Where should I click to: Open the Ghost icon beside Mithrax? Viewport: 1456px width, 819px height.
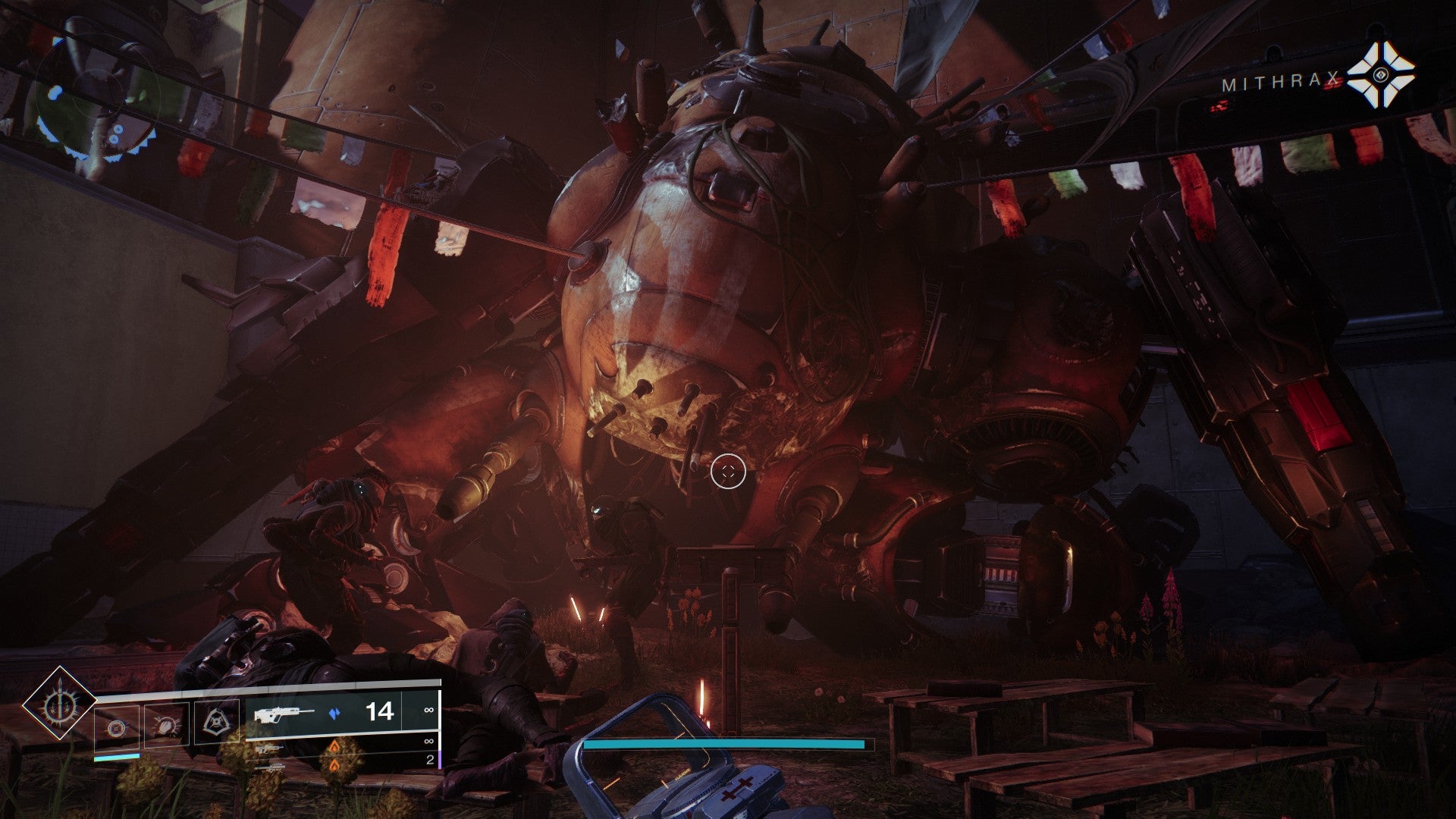coord(1381,74)
